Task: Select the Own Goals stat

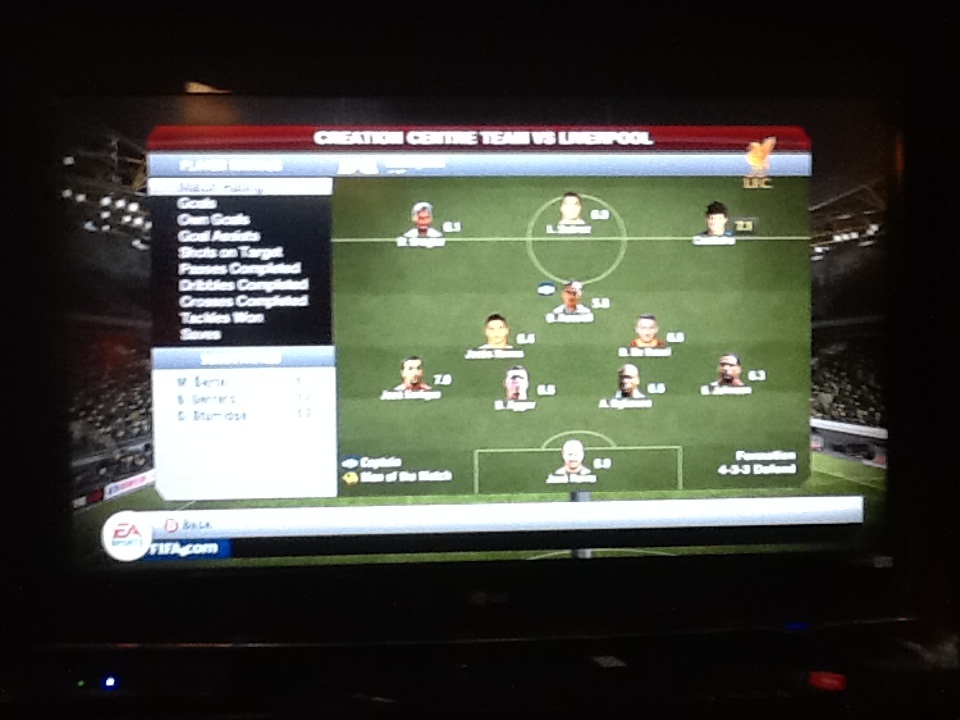Action: [x=214, y=219]
